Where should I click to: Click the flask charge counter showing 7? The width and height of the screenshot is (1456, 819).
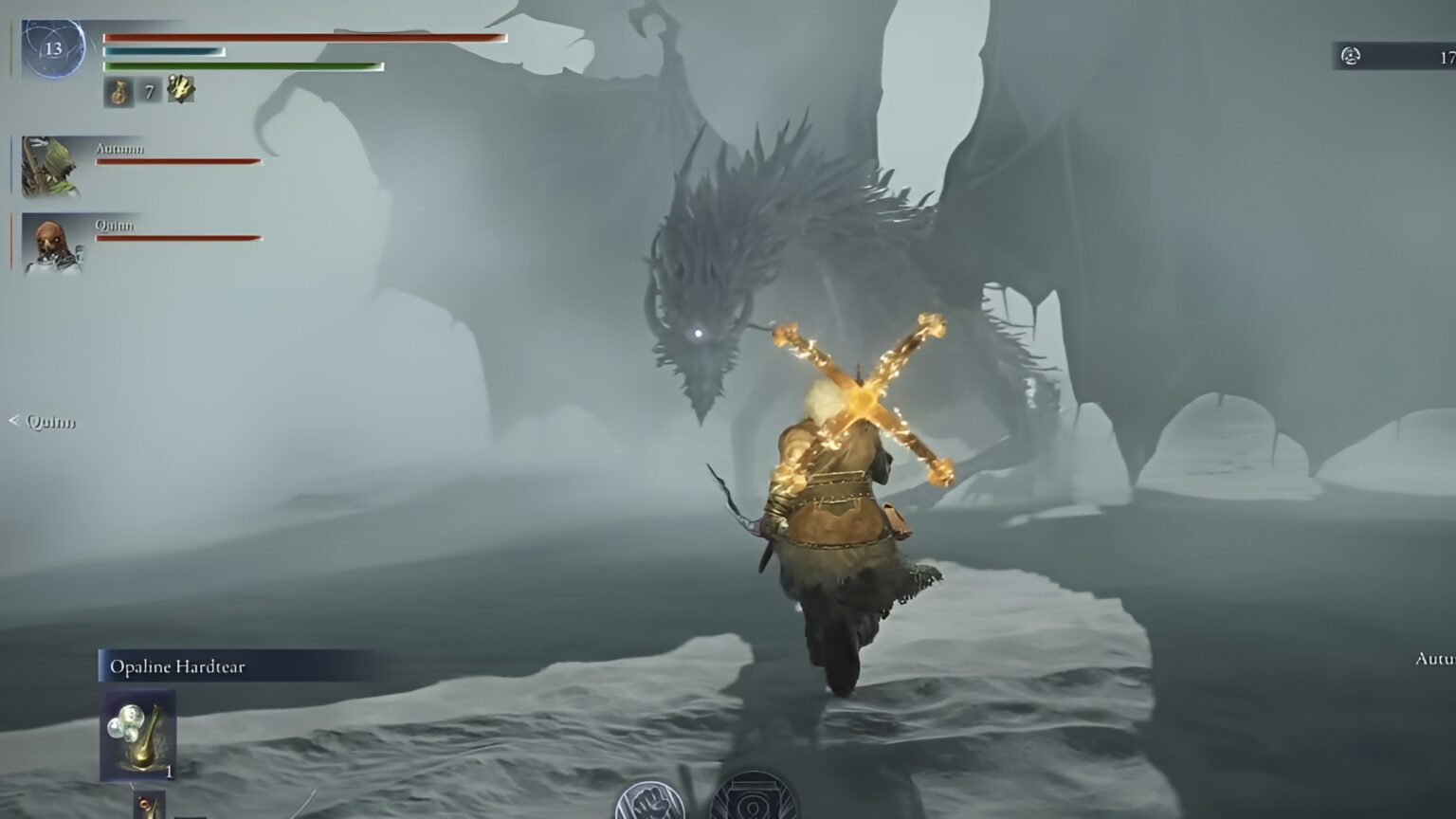148,92
